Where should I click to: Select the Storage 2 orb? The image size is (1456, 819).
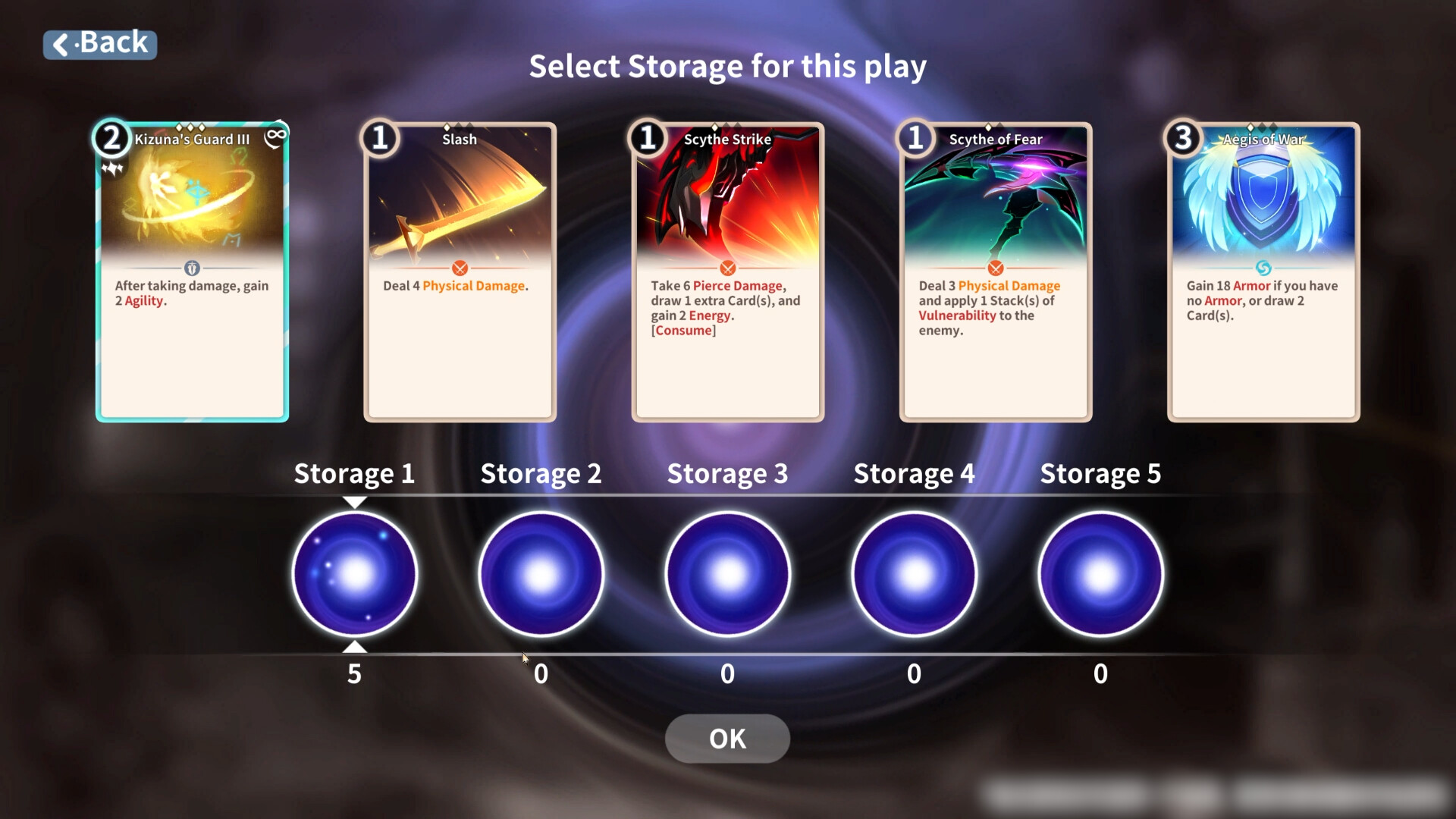point(541,574)
